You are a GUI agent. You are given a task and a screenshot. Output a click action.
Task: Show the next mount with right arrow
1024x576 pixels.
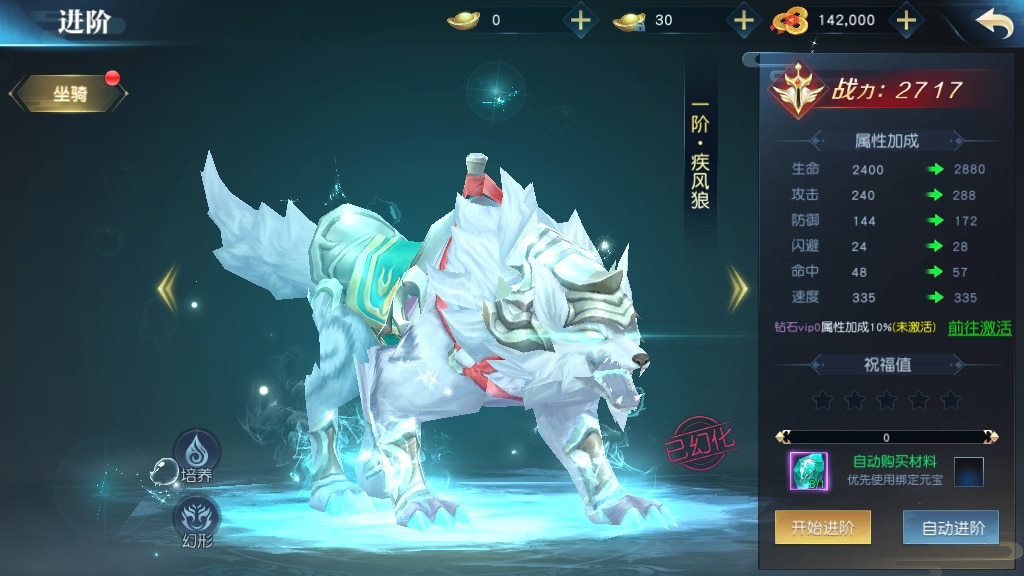[x=738, y=288]
